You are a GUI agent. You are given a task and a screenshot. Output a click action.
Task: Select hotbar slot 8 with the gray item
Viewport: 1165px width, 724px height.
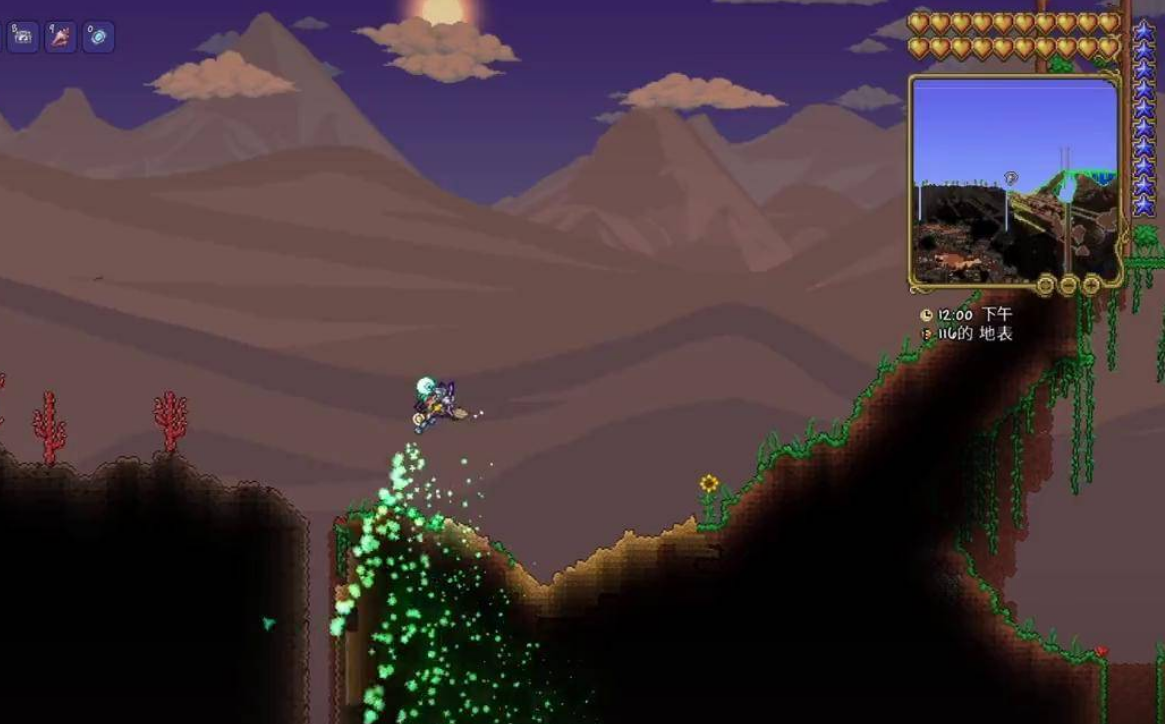coord(22,37)
